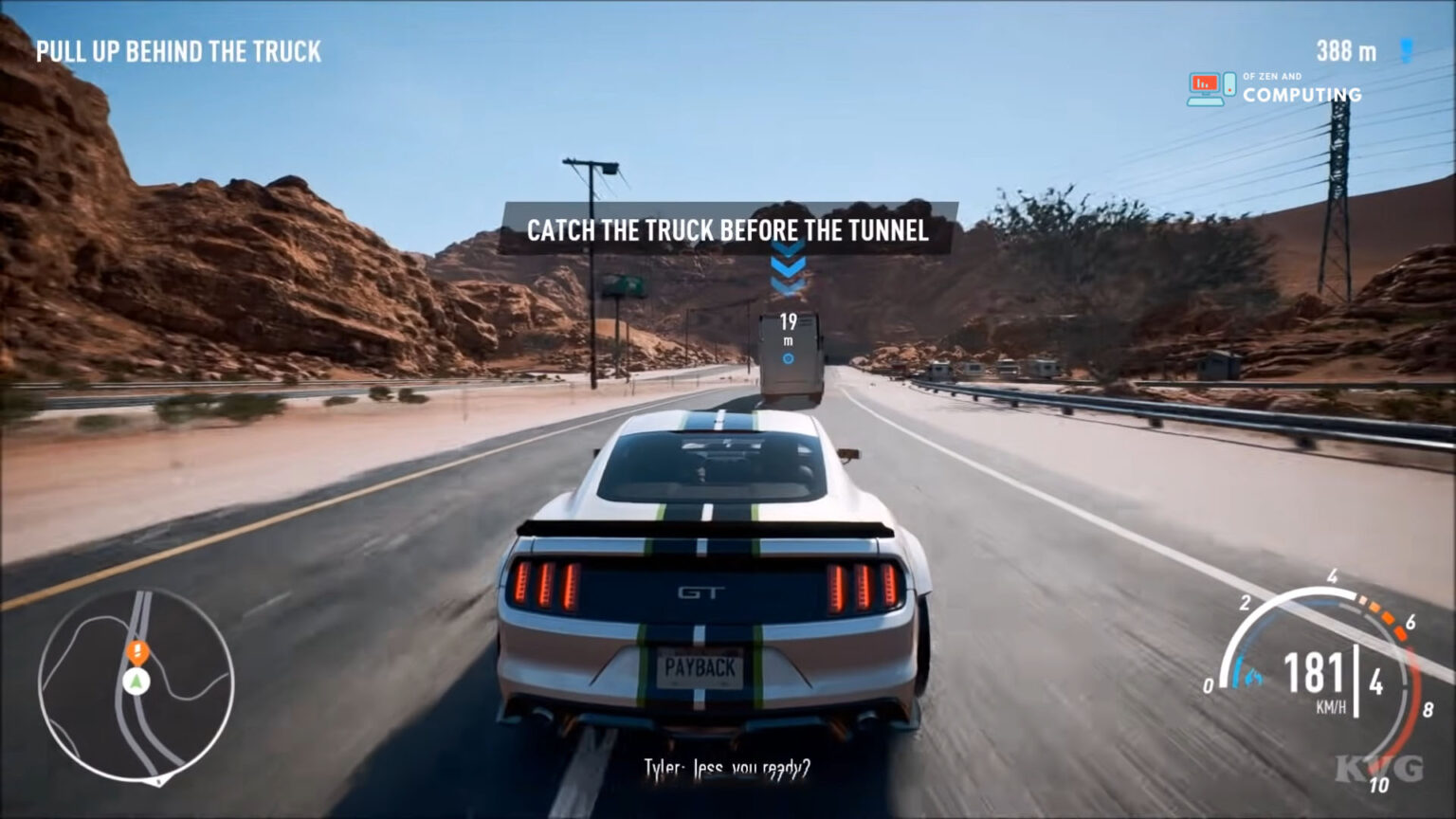Screen dimensions: 1456x819
Task: Select the blue dot under the 19 m marker
Action: 787,356
